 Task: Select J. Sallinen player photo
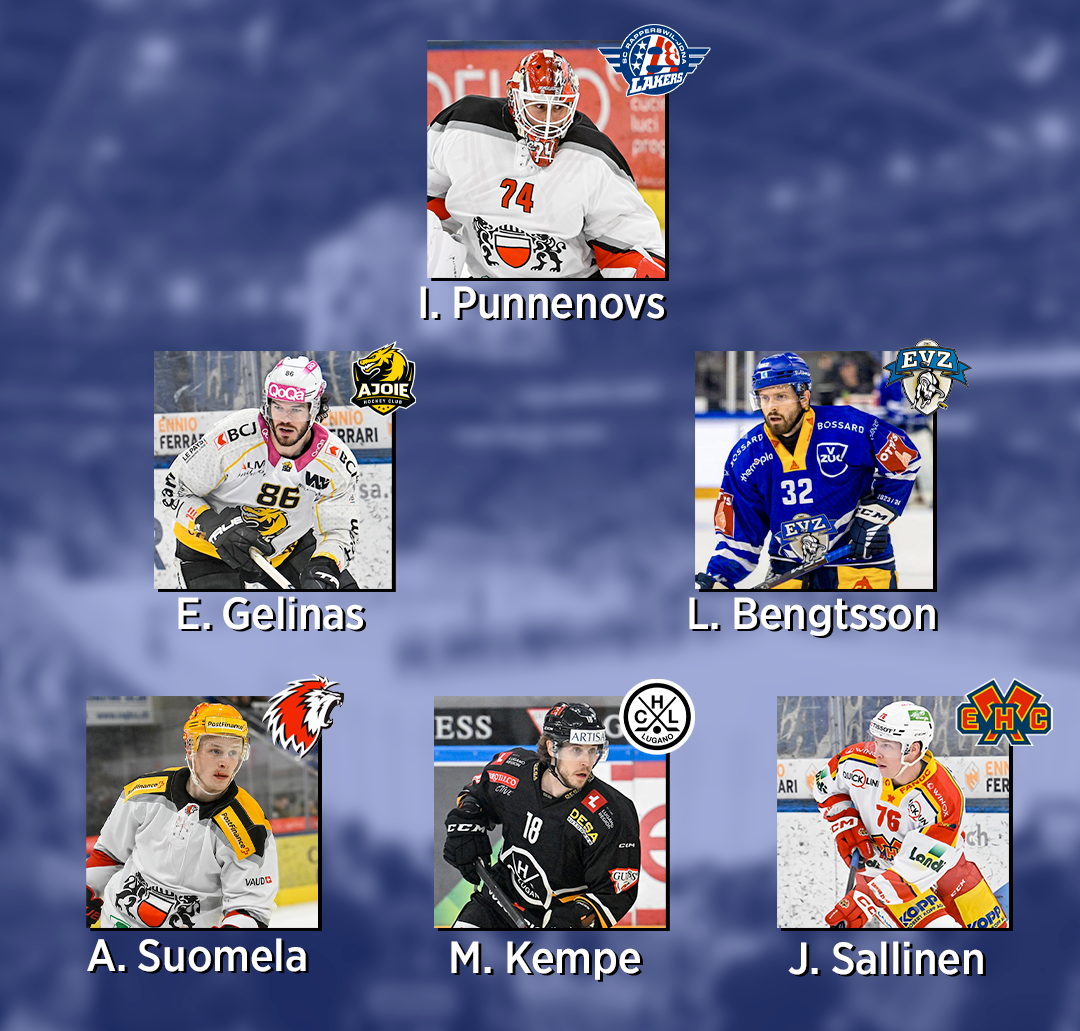[893, 812]
